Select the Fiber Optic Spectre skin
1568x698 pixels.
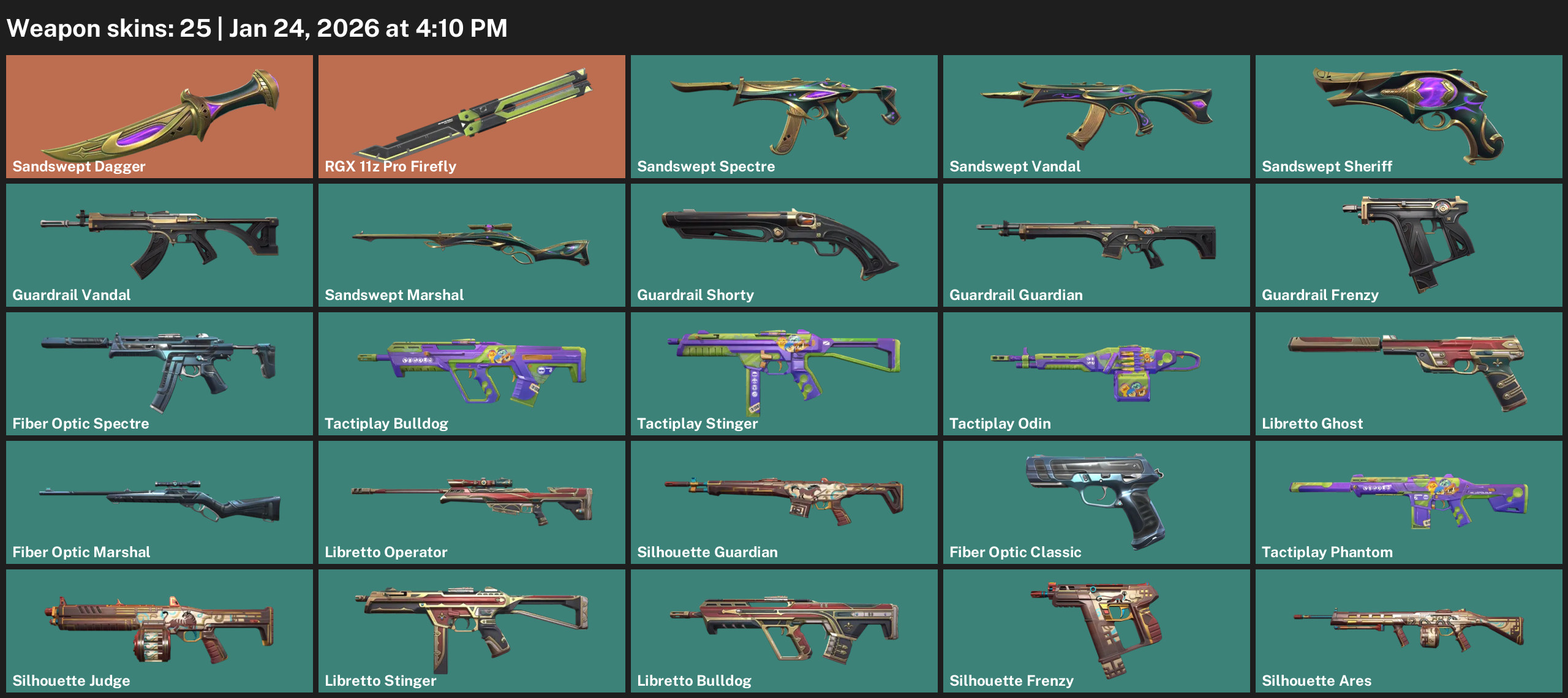[159, 373]
